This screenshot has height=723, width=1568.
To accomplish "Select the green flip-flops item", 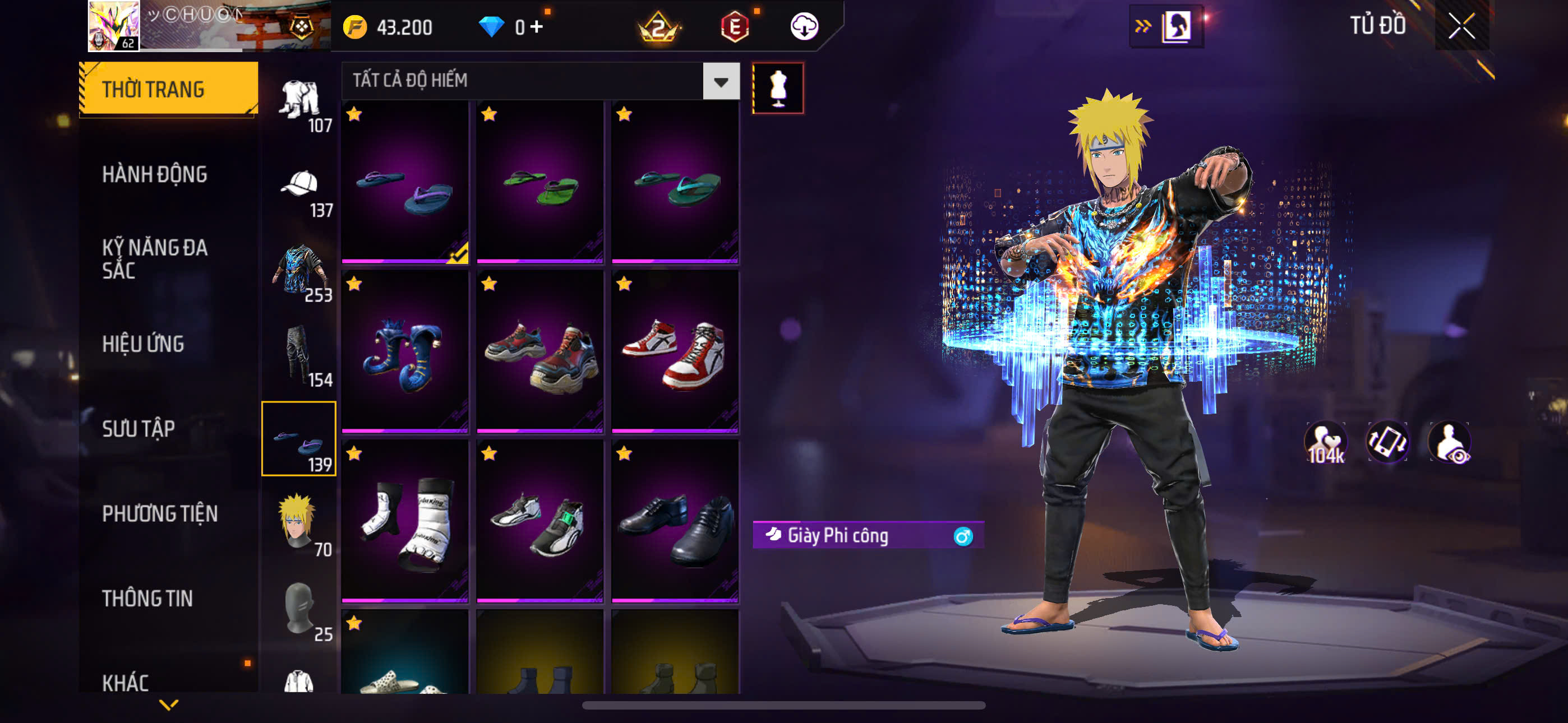I will tap(539, 183).
